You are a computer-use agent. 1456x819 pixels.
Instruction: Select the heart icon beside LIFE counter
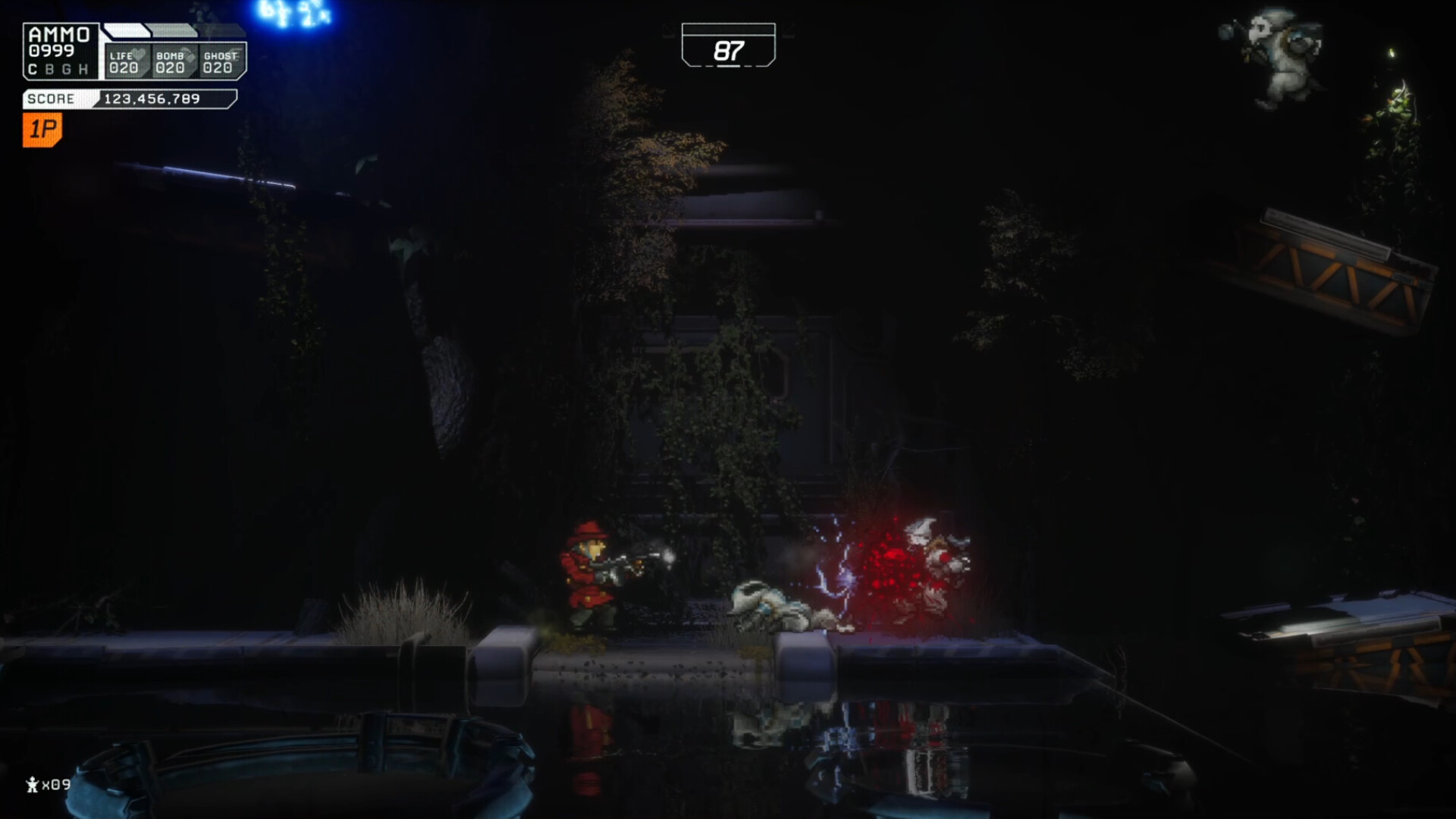pos(140,55)
